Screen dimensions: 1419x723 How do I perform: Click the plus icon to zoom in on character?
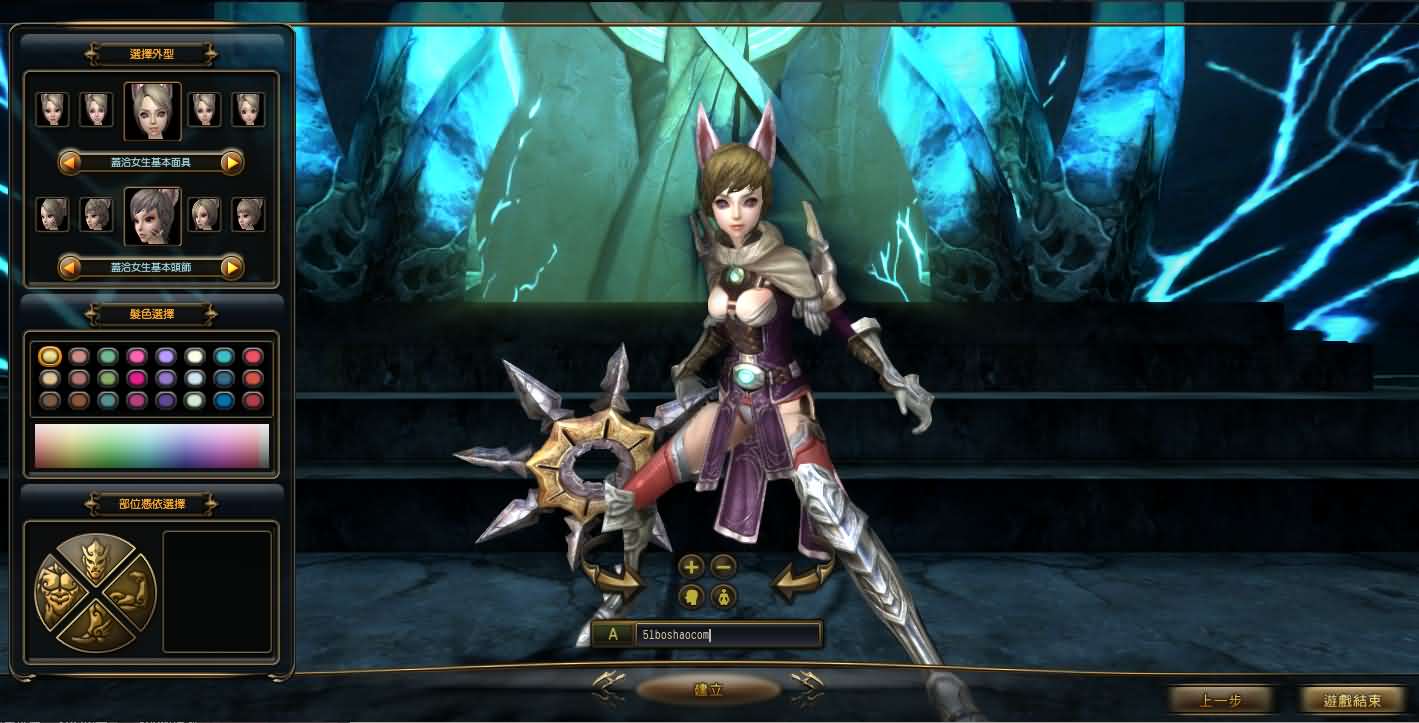tap(691, 567)
